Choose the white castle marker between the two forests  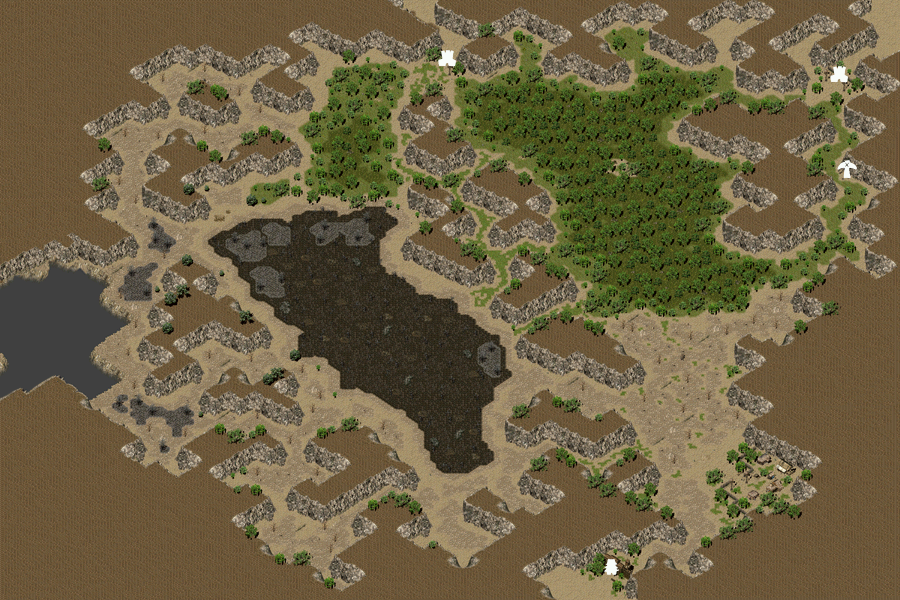pos(447,58)
